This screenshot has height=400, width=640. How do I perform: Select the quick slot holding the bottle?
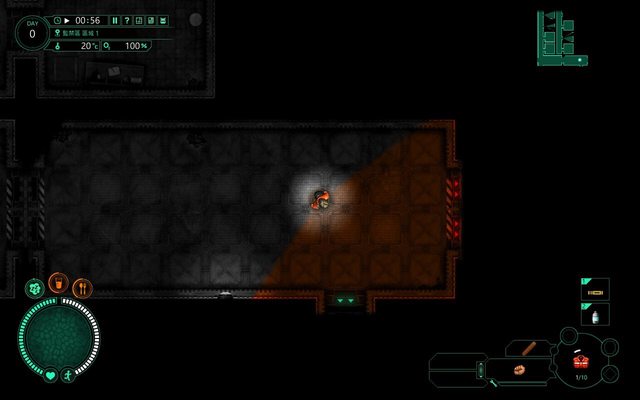[596, 314]
